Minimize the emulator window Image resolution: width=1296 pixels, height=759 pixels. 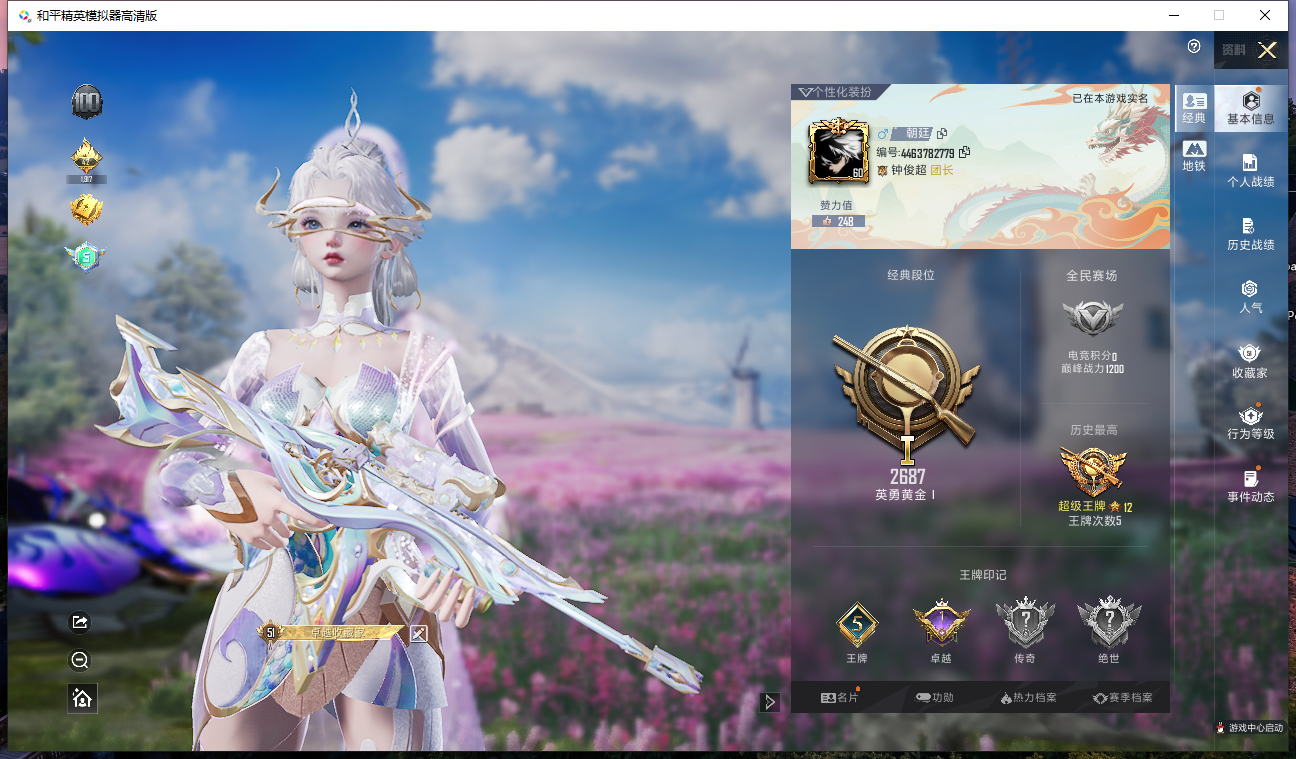(1173, 15)
